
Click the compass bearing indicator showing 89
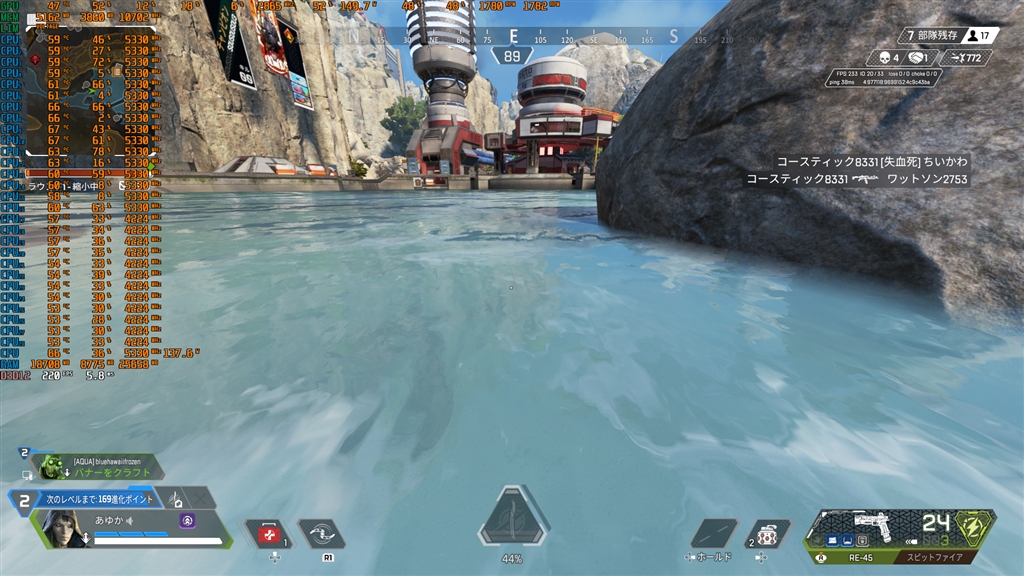[x=513, y=57]
